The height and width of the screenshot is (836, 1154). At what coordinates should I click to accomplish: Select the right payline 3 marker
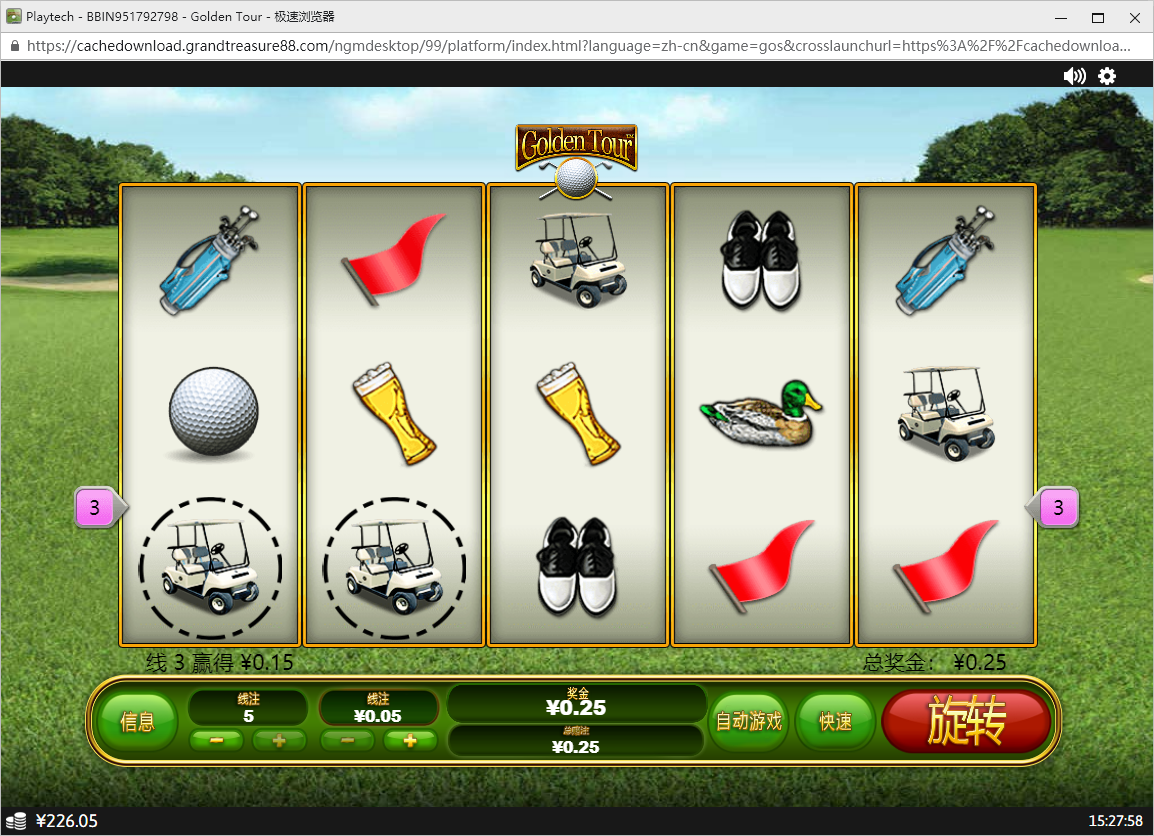(x=1058, y=508)
